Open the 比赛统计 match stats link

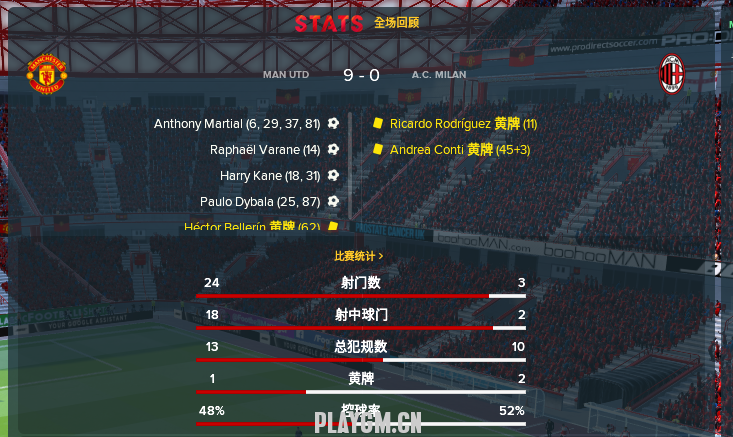pyautogui.click(x=358, y=256)
